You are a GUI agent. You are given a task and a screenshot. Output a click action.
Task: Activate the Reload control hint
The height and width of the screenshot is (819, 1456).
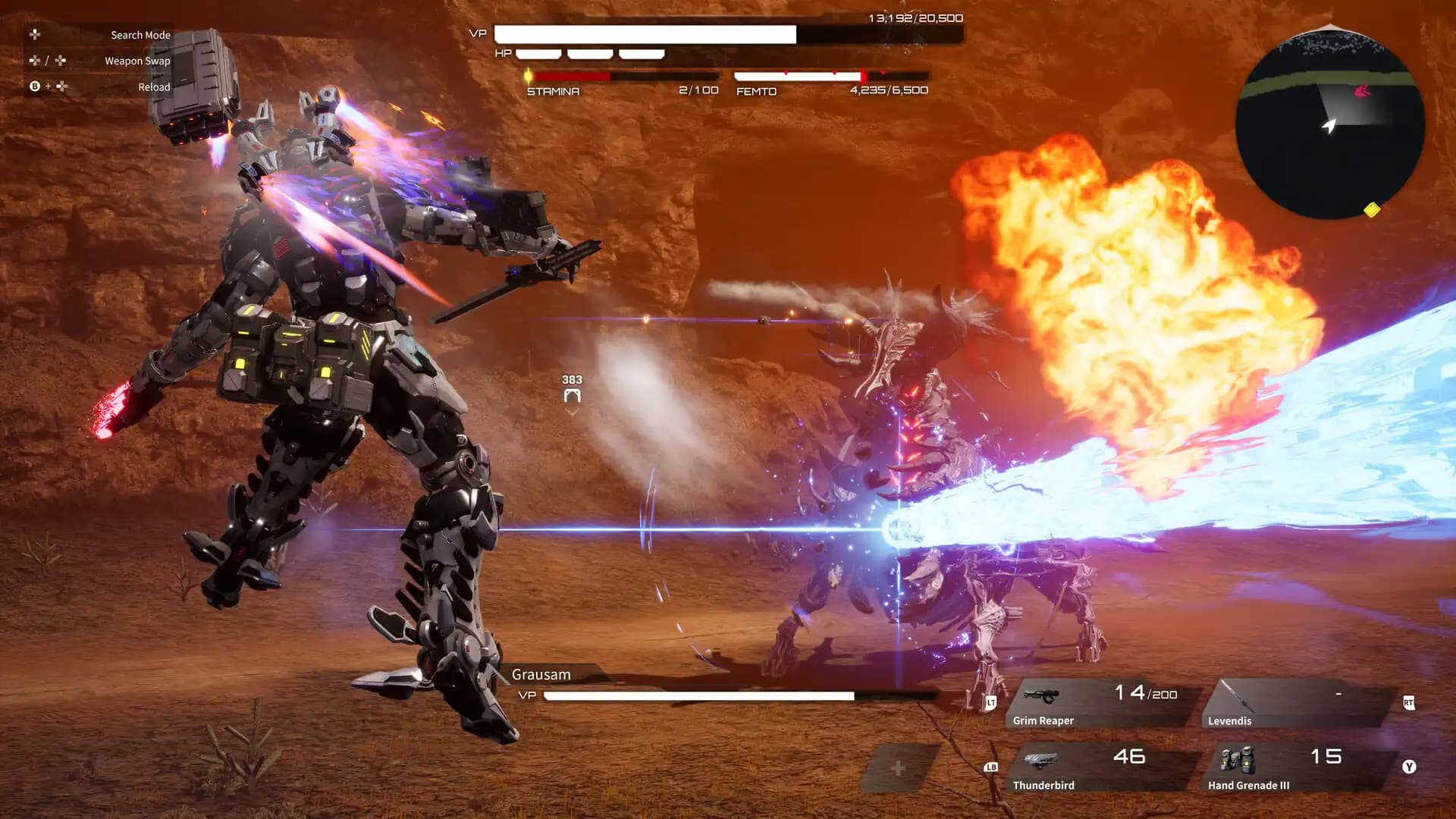point(154,86)
